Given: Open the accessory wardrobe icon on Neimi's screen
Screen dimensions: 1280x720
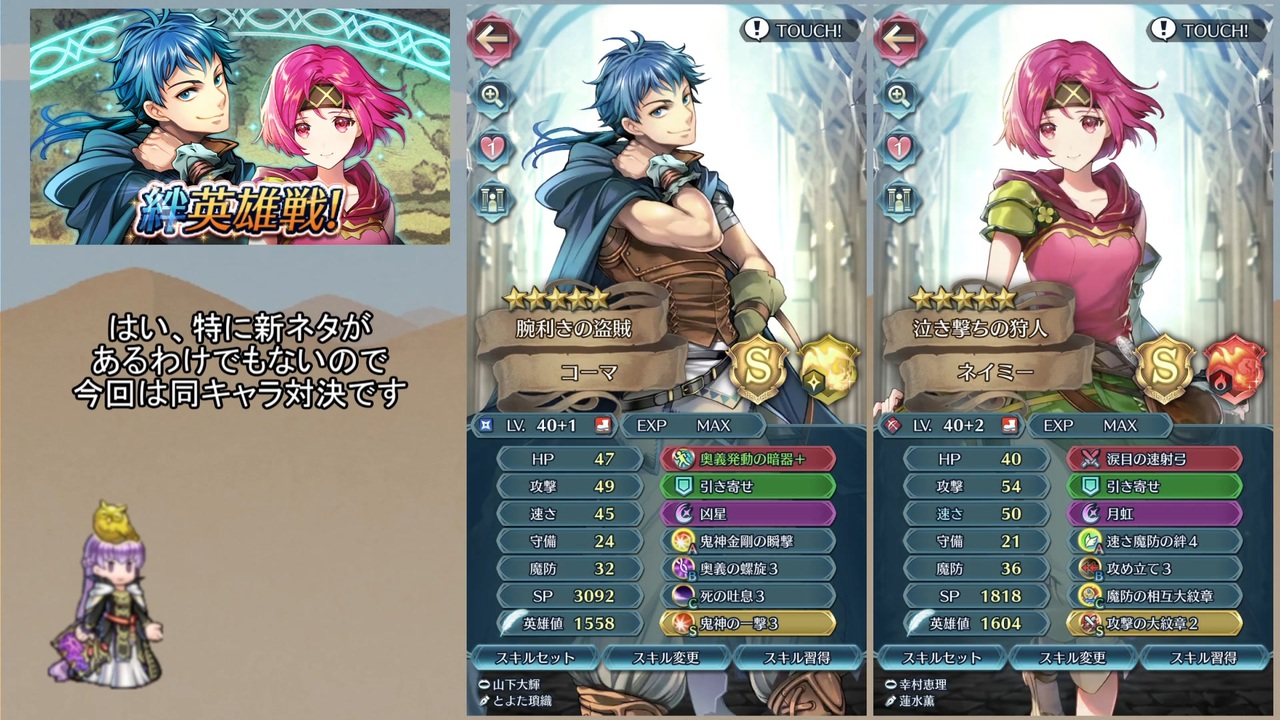Looking at the screenshot, I should (x=899, y=199).
